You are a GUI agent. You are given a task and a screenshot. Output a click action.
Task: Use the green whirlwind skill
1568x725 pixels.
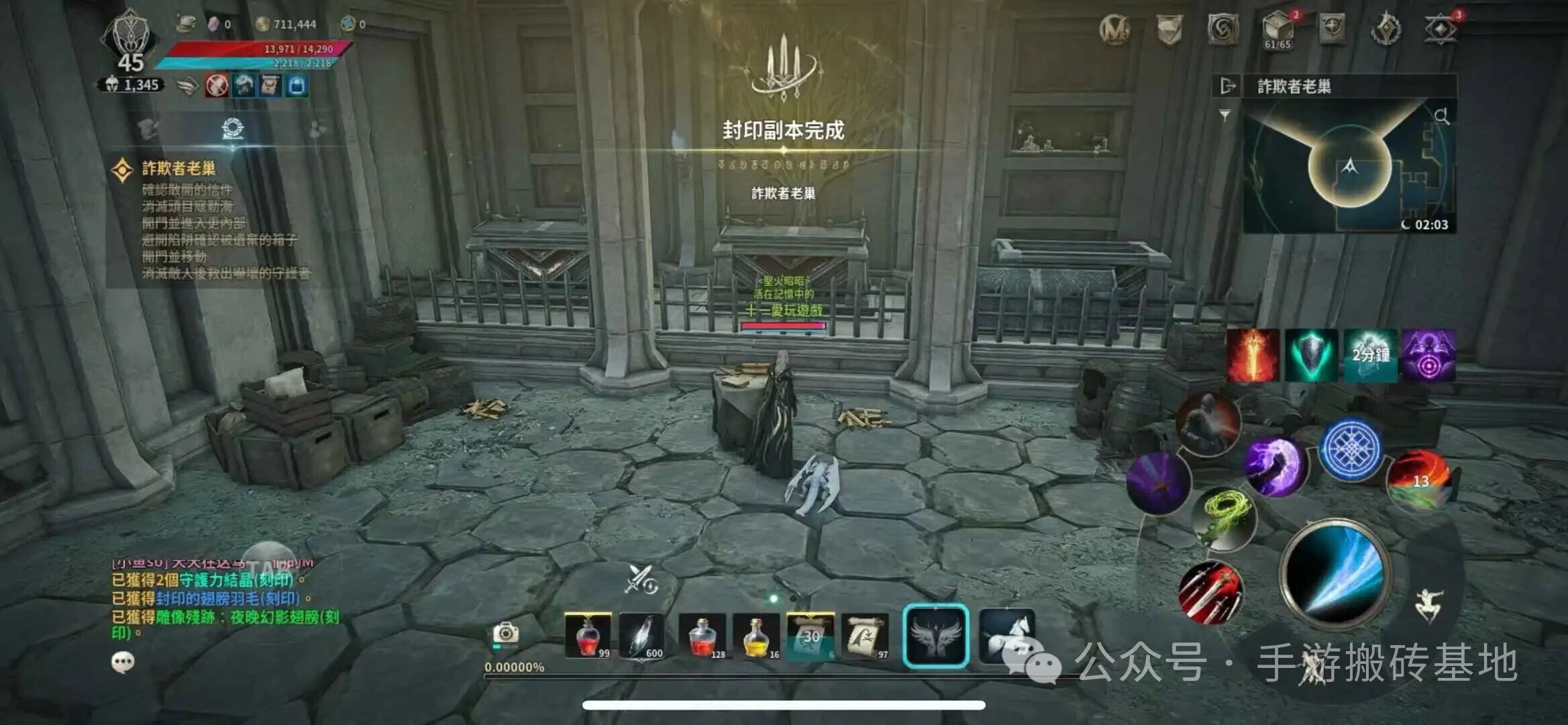pyautogui.click(x=1225, y=518)
